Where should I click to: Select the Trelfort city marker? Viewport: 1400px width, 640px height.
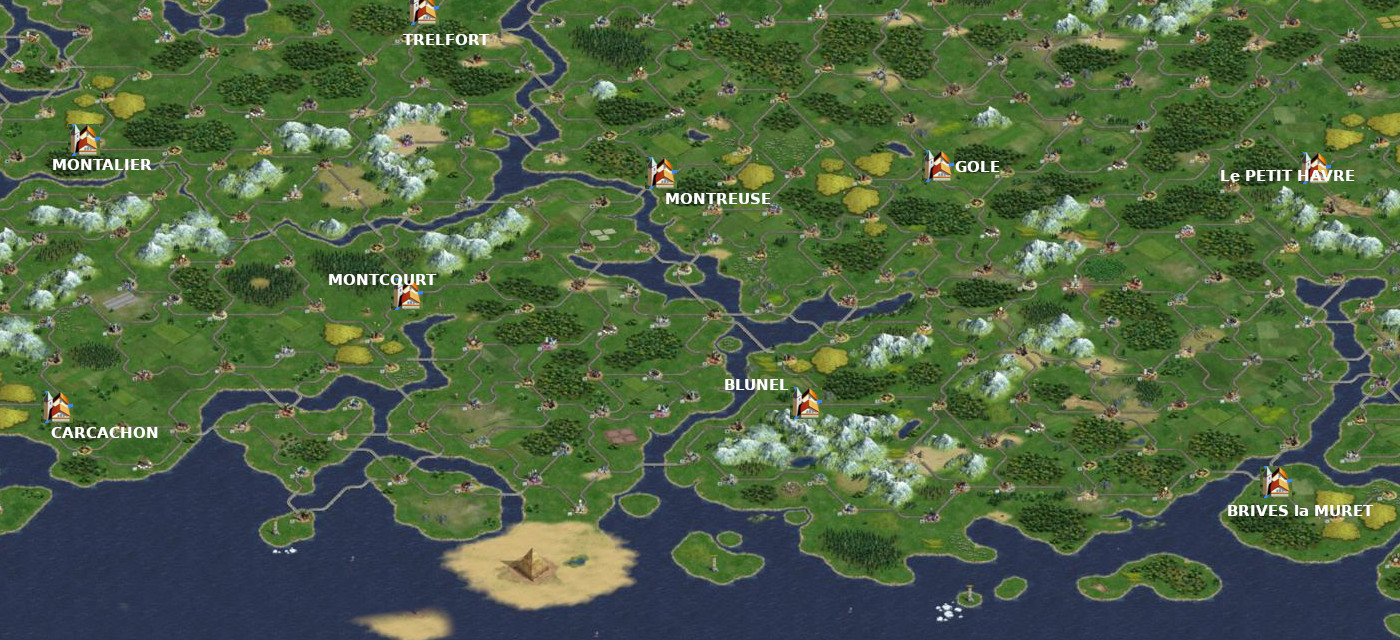[424, 12]
